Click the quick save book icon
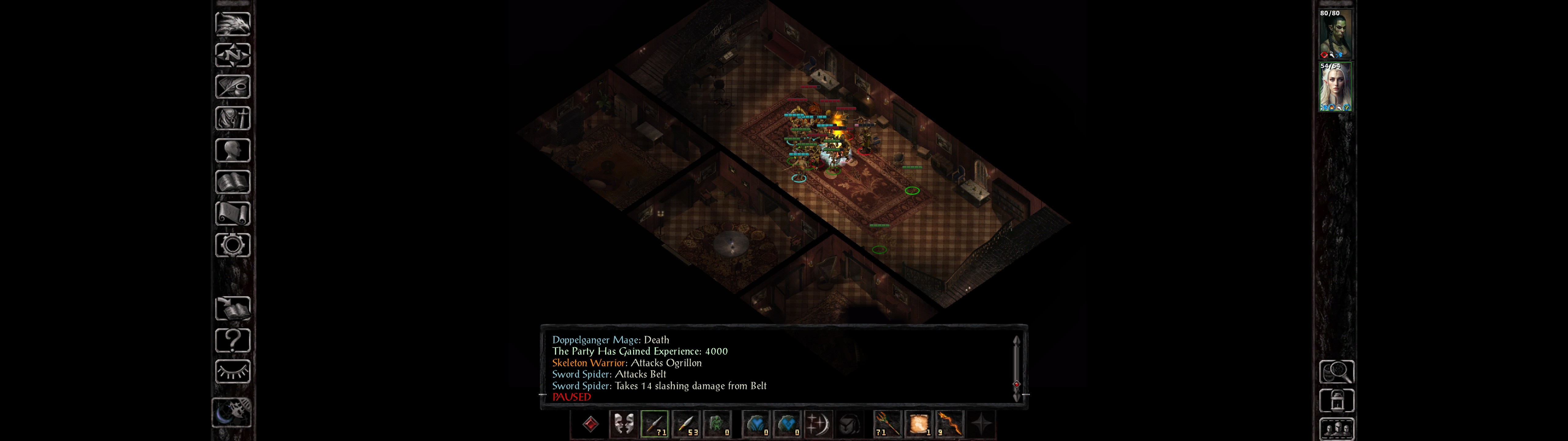Image resolution: width=1568 pixels, height=441 pixels. [232, 308]
